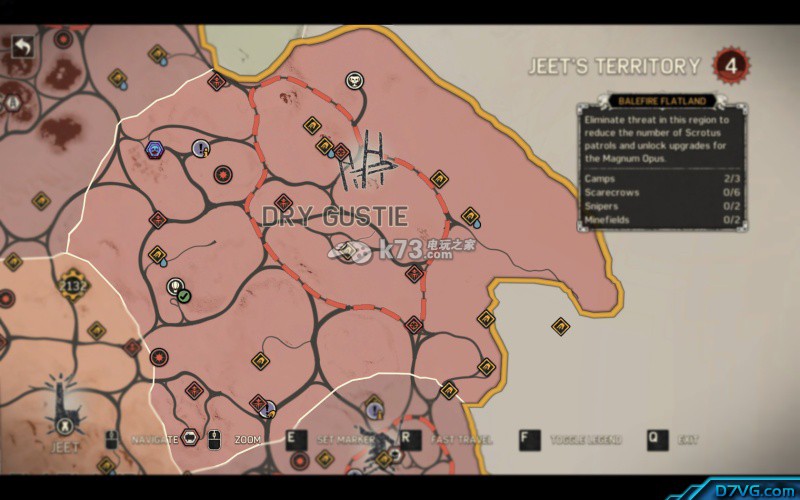Select the gold gear marker labeled 2132
800x500 pixels.
[72, 284]
